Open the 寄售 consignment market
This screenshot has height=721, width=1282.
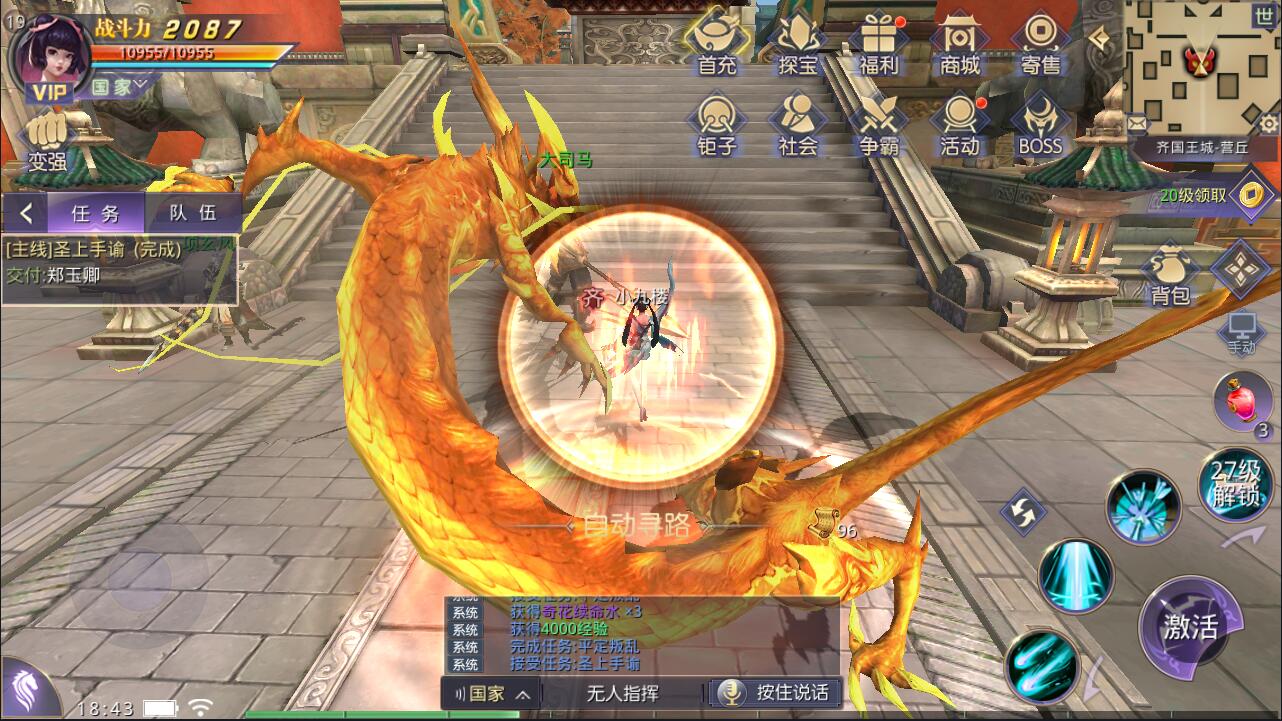click(1040, 45)
